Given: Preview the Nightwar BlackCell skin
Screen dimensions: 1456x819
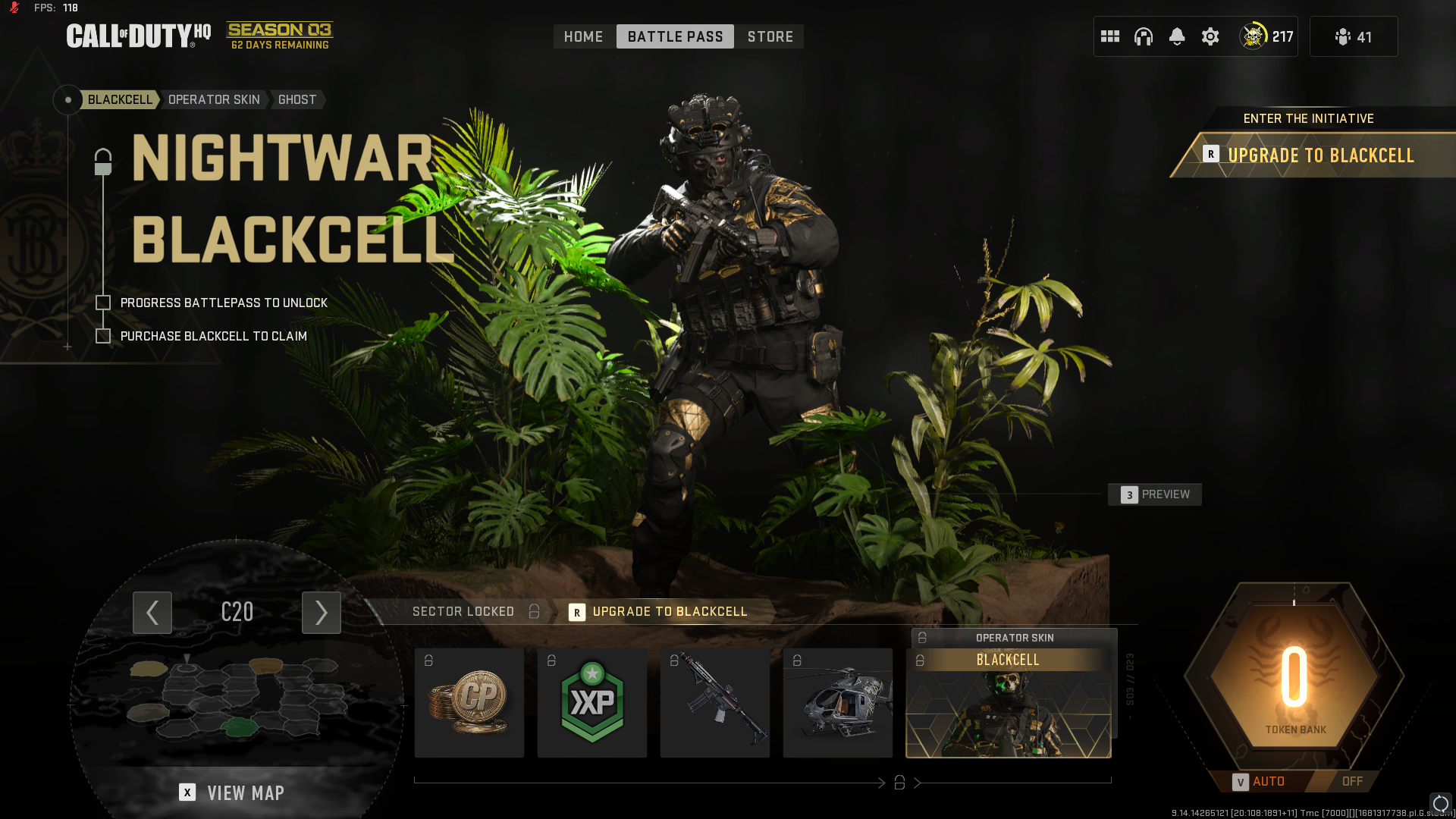Looking at the screenshot, I should (1155, 494).
